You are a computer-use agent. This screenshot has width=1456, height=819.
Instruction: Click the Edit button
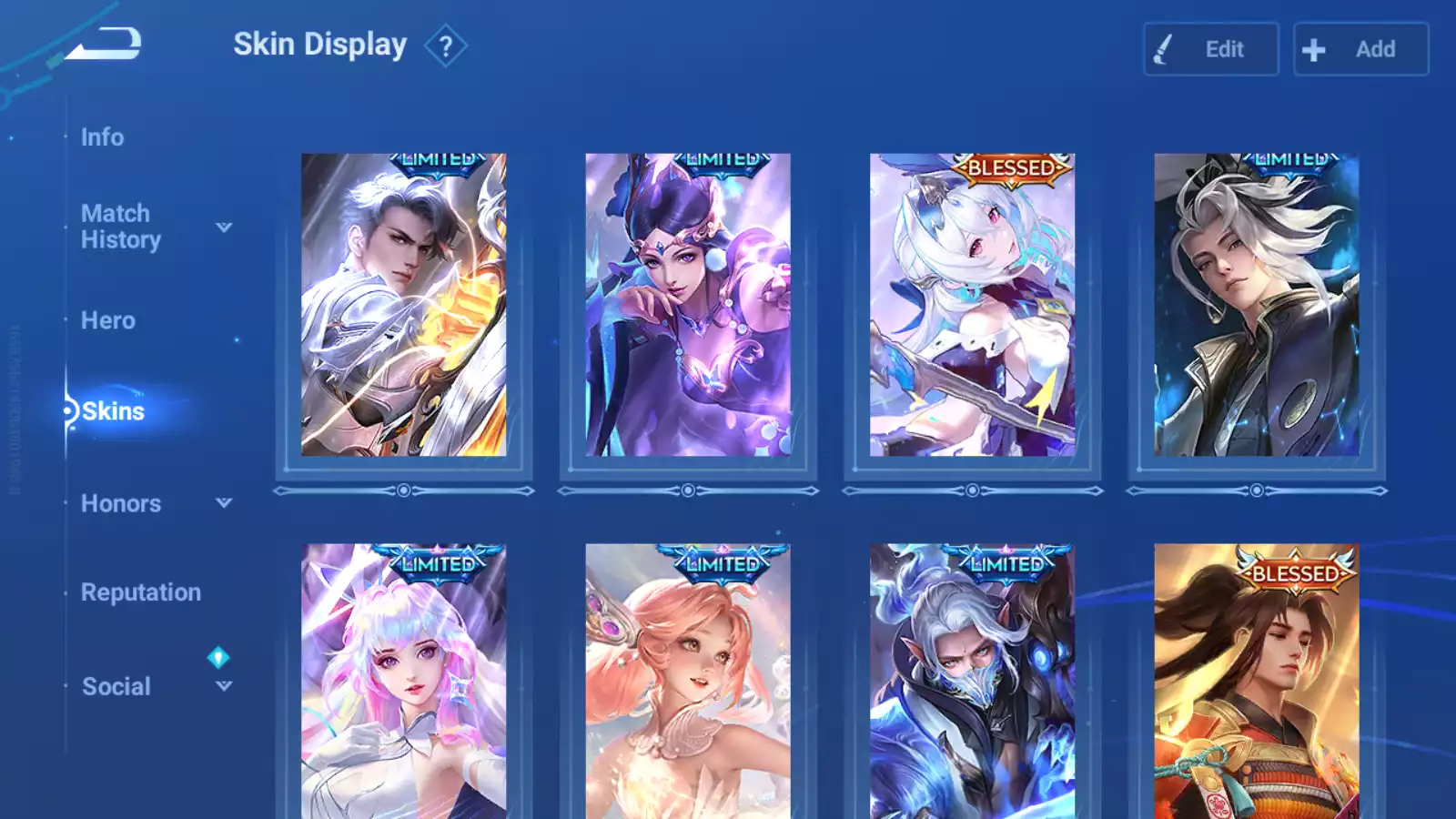pos(1210,49)
